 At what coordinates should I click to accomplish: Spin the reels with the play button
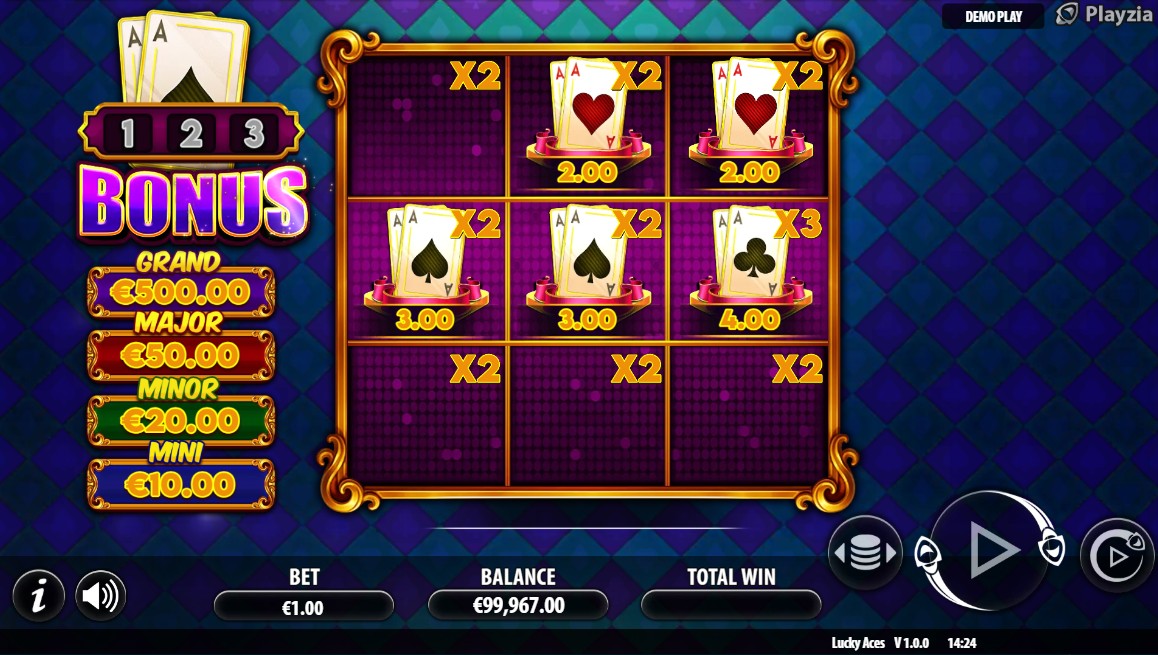990,549
